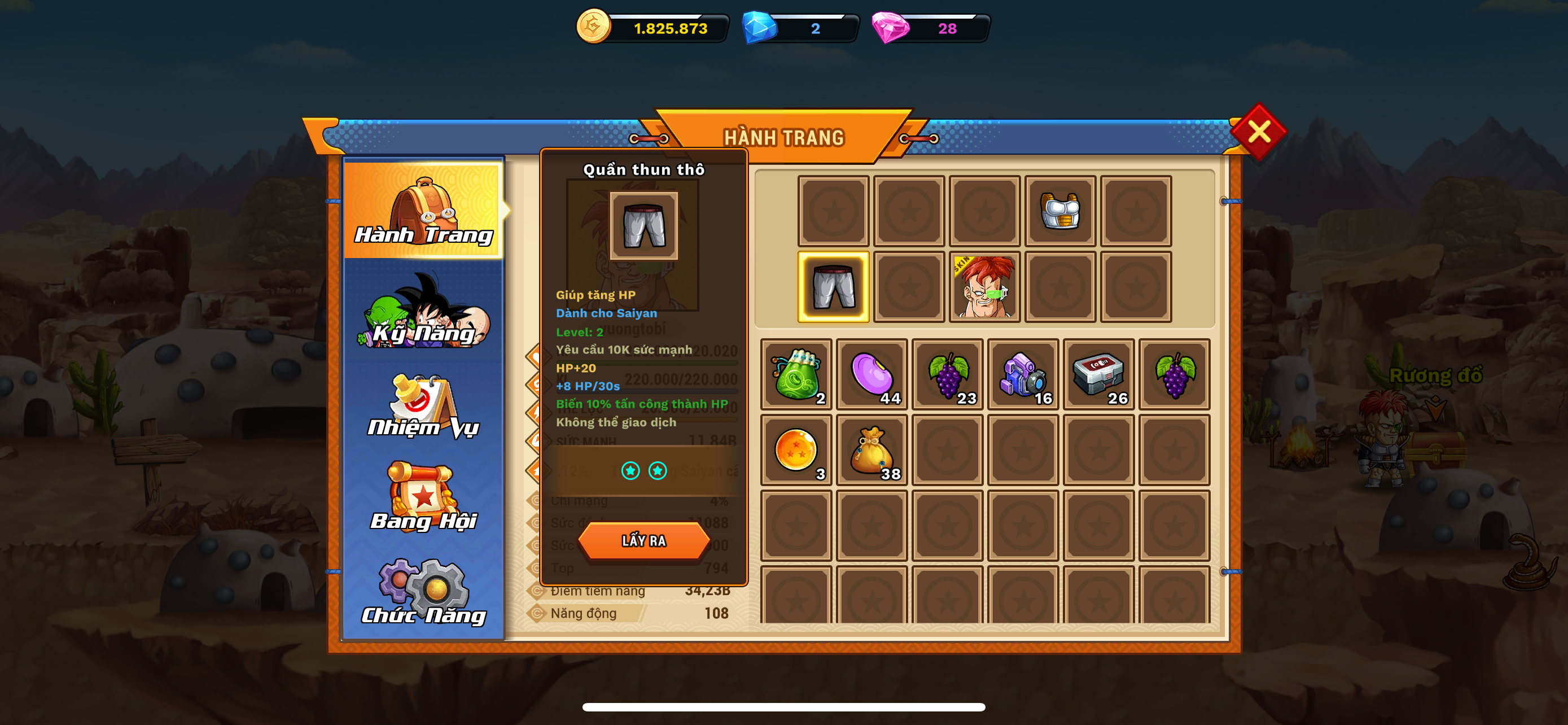Select the Hành Trang backpack tab
This screenshot has width=1568, height=725.
[x=424, y=210]
